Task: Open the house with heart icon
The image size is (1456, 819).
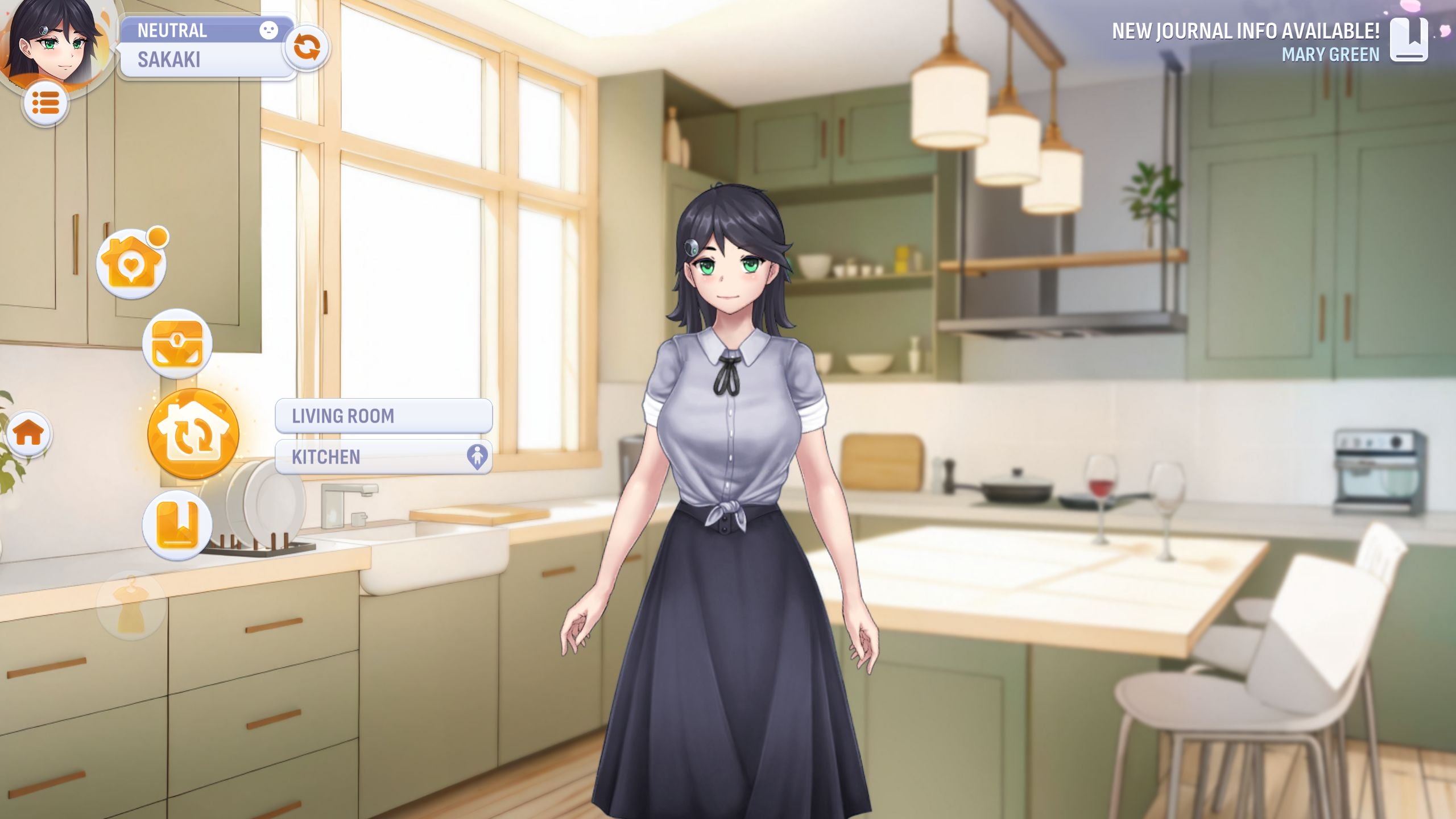Action: point(131,264)
